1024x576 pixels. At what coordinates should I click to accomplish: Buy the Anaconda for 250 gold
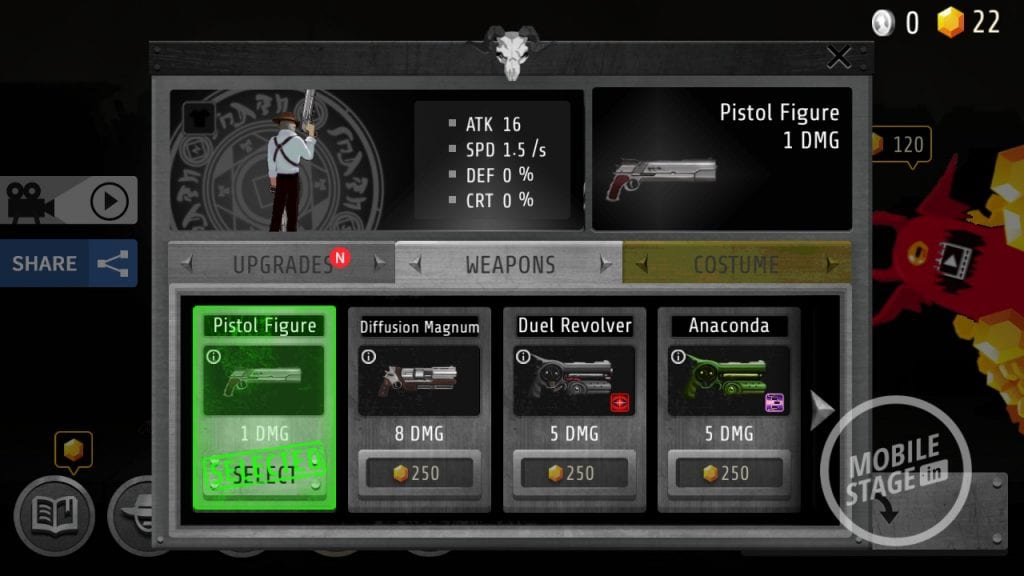728,473
